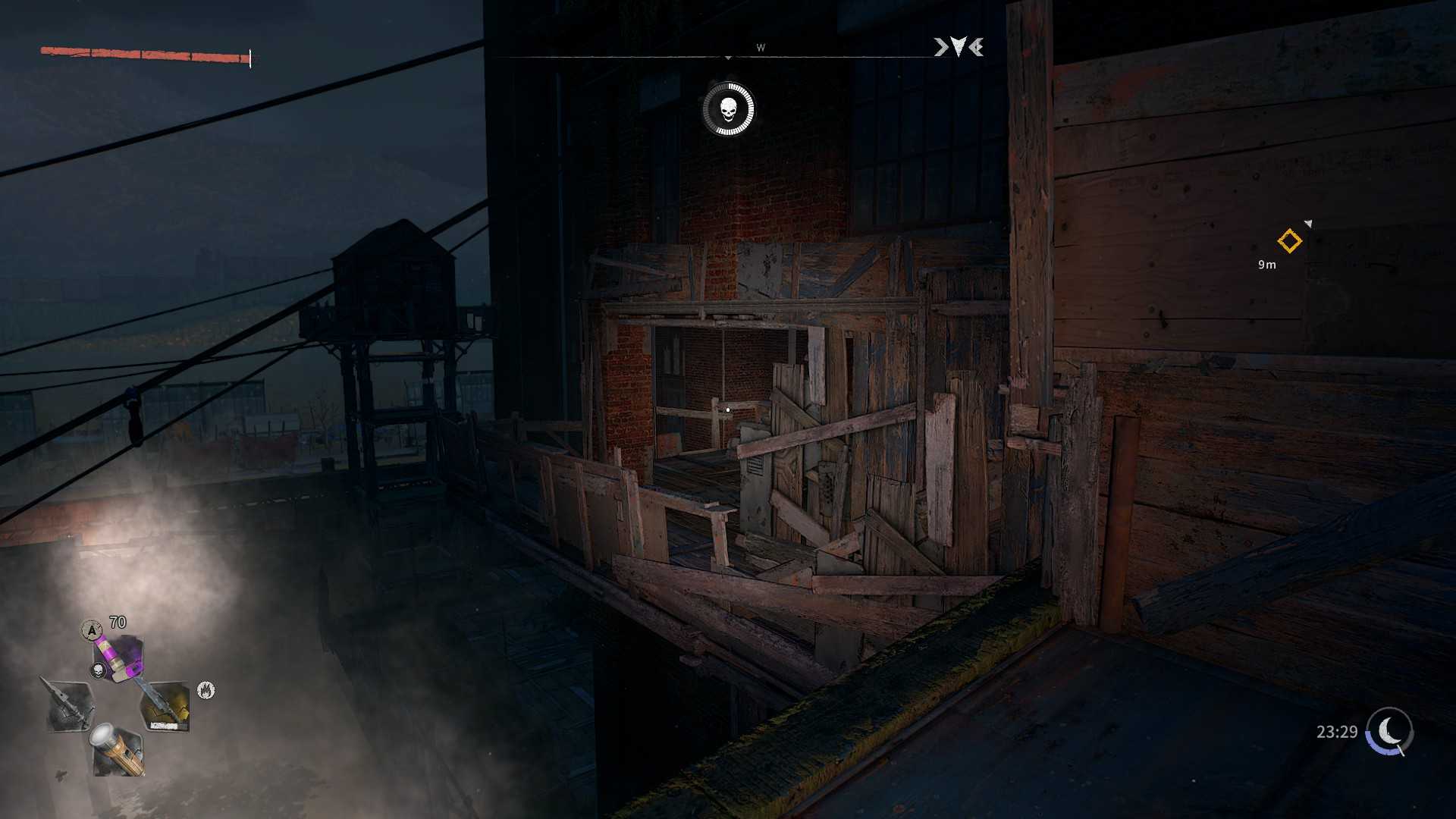The height and width of the screenshot is (819, 1456).
Task: Select the purple UV flashlight slot
Action: click(x=119, y=657)
